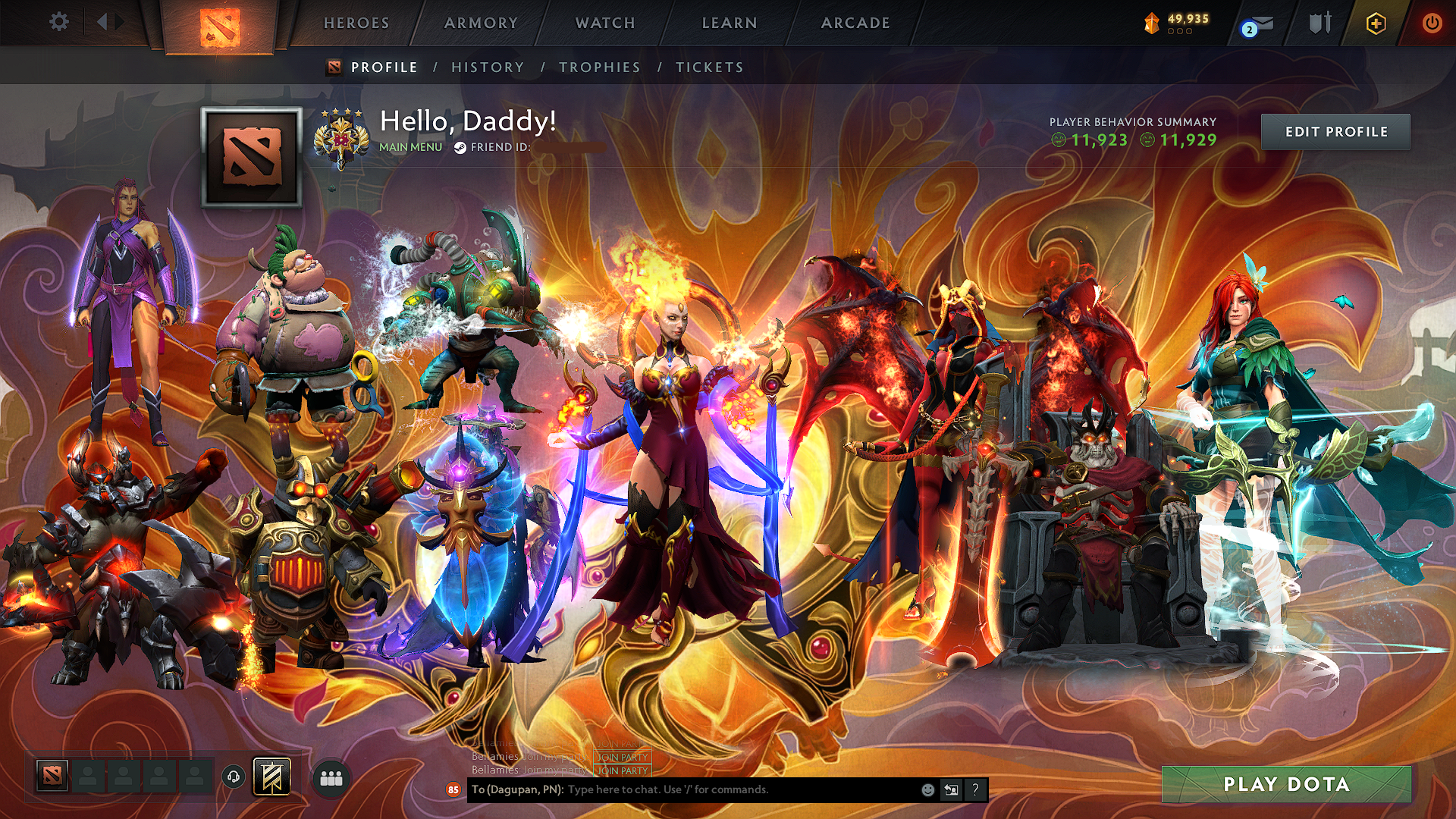Click the MAIN MENU label under the username
Screen dimensions: 1456x819
pos(410,148)
